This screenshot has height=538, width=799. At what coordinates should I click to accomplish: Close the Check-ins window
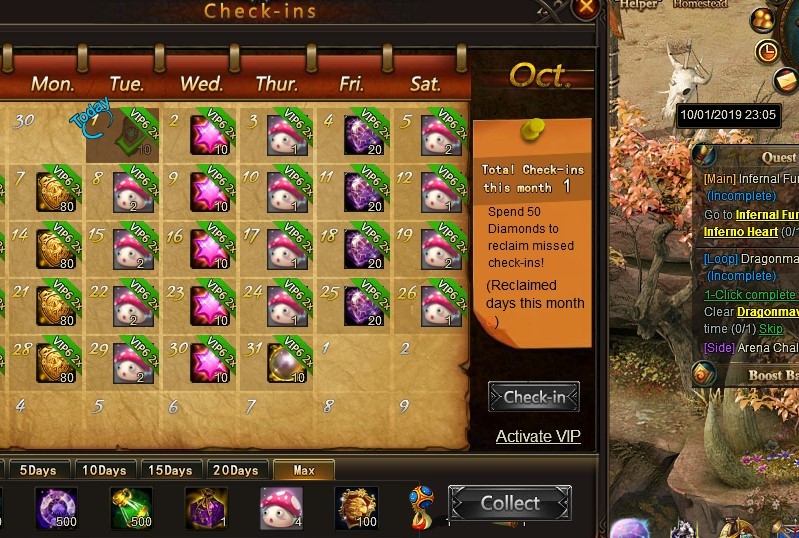click(587, 6)
